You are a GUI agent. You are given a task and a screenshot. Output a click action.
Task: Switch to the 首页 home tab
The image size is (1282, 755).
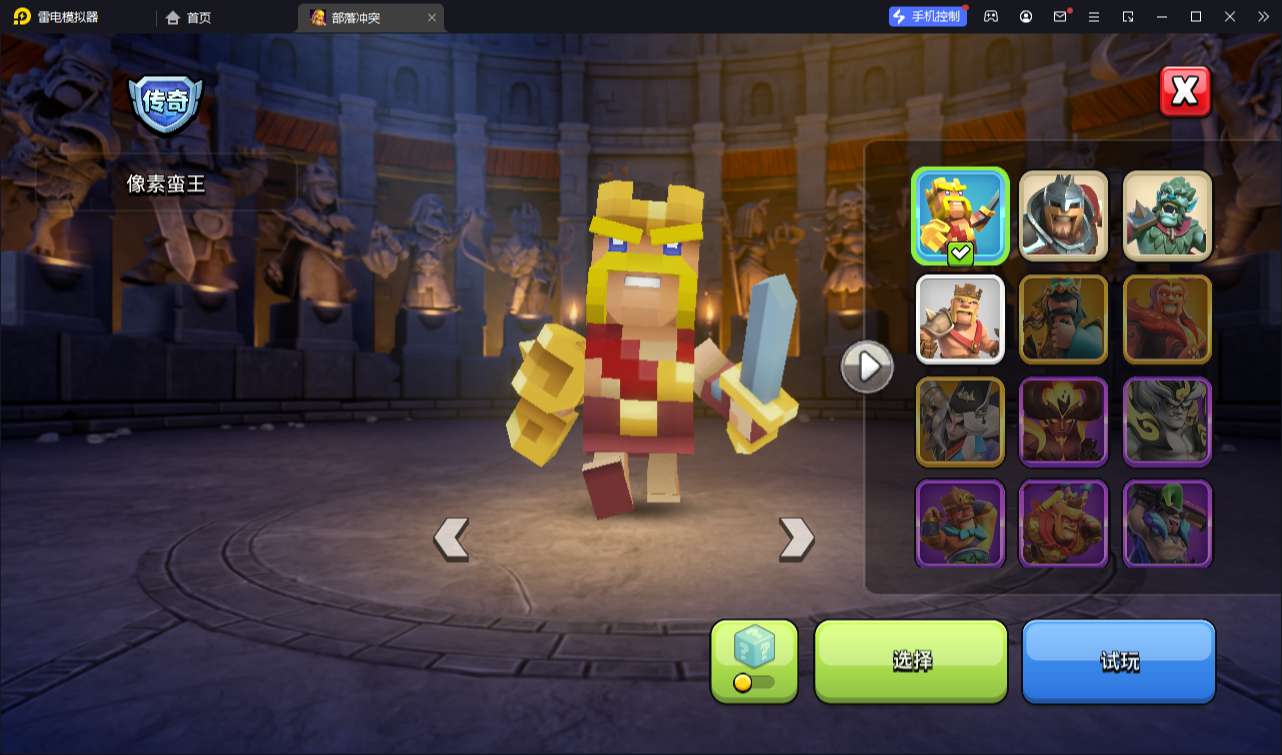coord(189,18)
